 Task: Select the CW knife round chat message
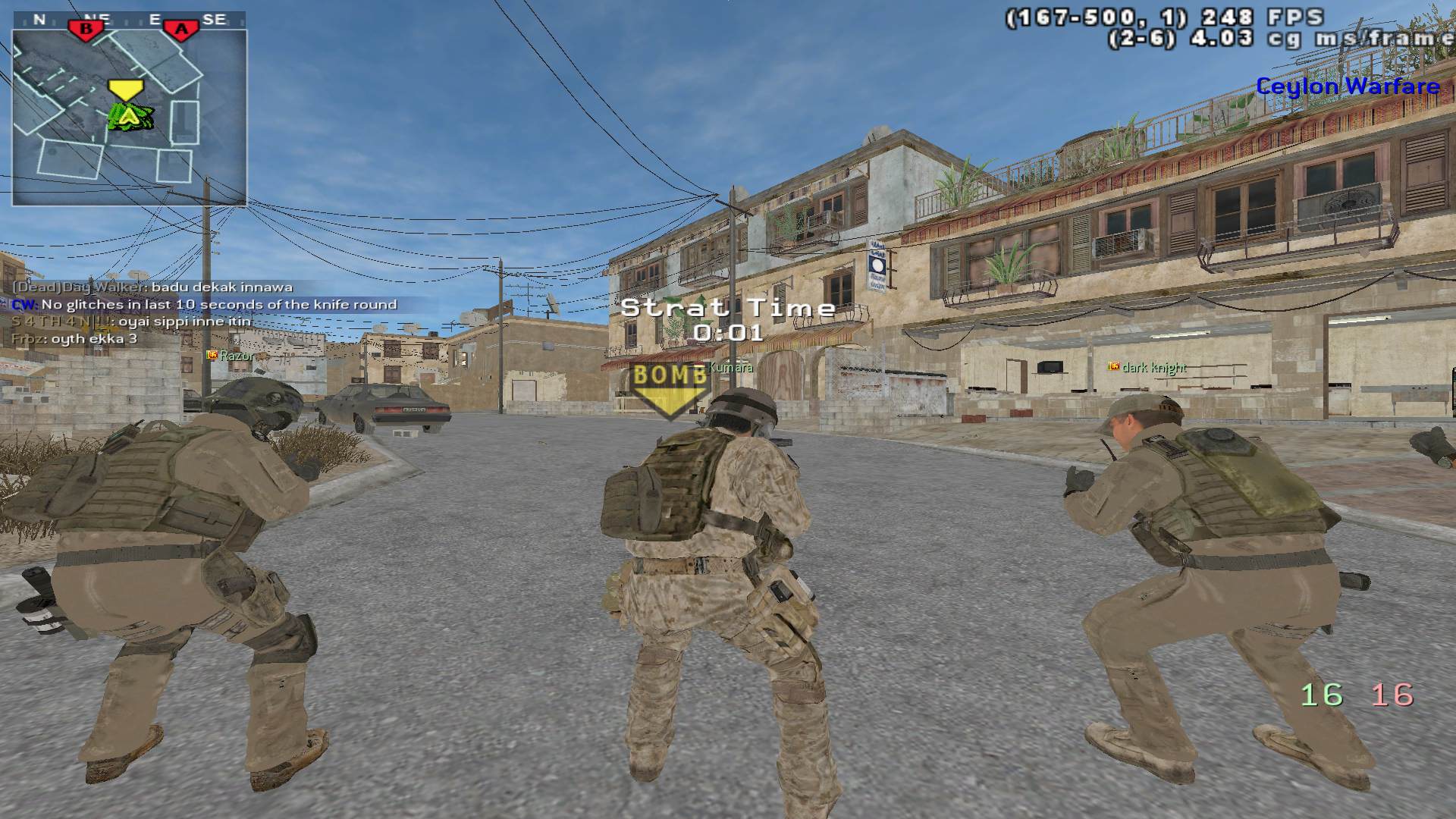(x=205, y=305)
